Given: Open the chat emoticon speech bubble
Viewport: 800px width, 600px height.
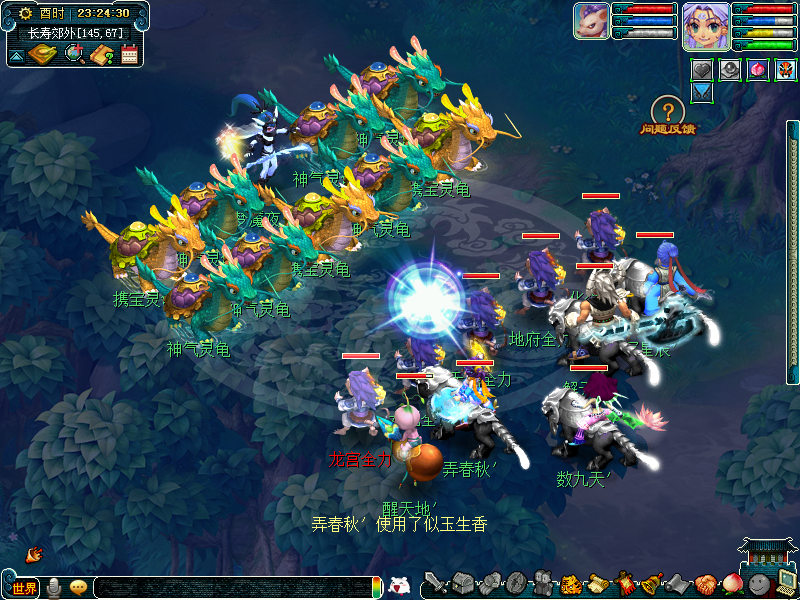Looking at the screenshot, I should coord(79,588).
